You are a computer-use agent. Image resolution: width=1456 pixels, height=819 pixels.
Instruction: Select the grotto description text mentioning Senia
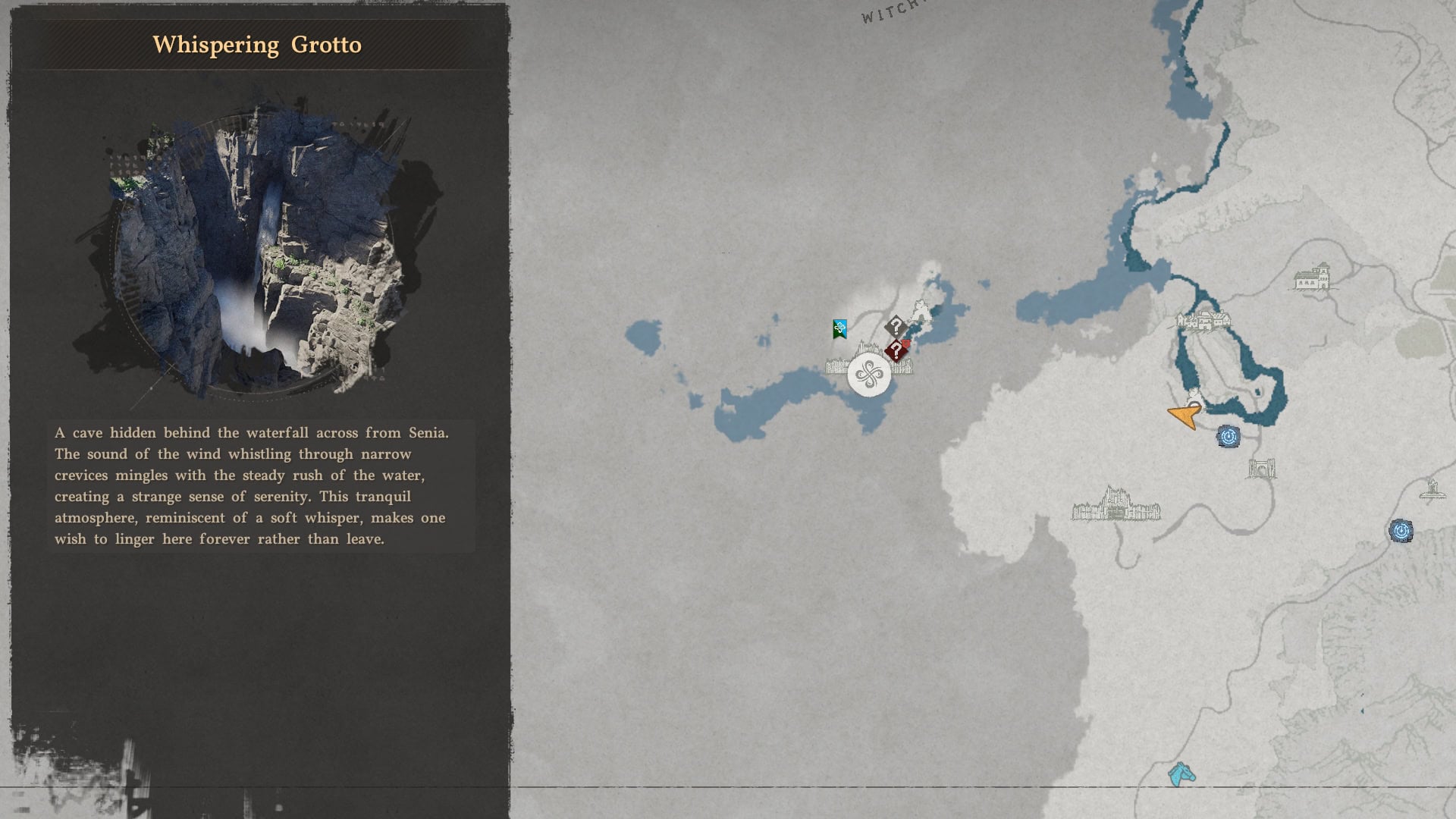click(250, 485)
